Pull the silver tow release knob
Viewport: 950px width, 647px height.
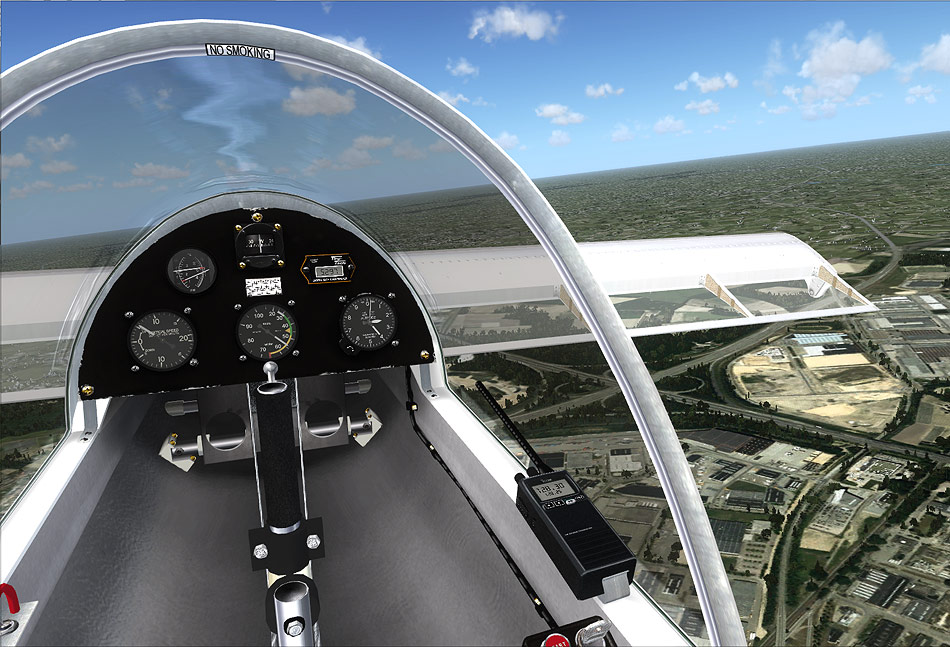tap(268, 371)
